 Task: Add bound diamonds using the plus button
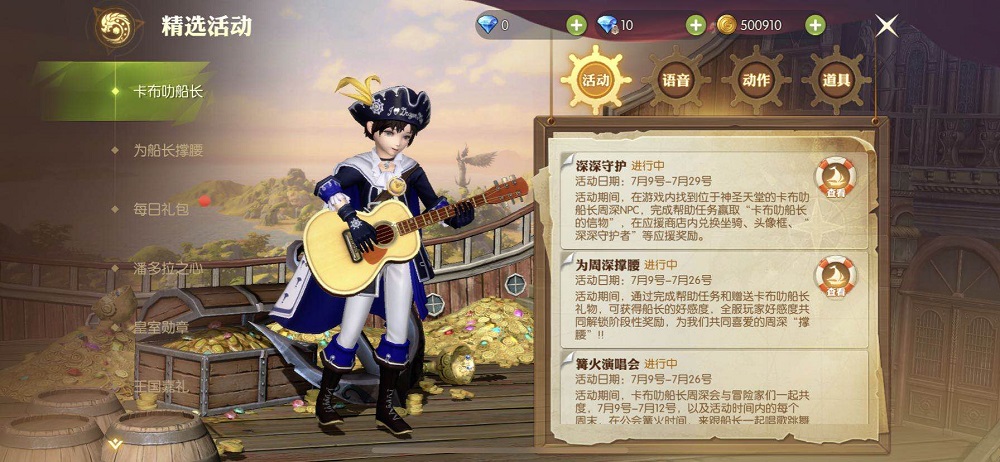tap(695, 25)
